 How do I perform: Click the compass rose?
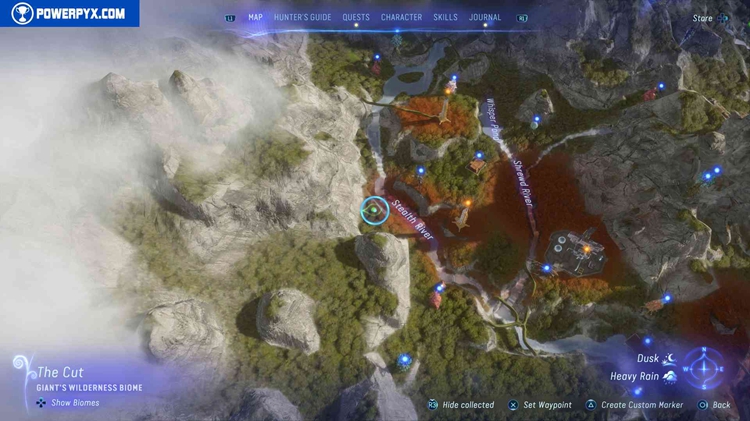point(704,367)
